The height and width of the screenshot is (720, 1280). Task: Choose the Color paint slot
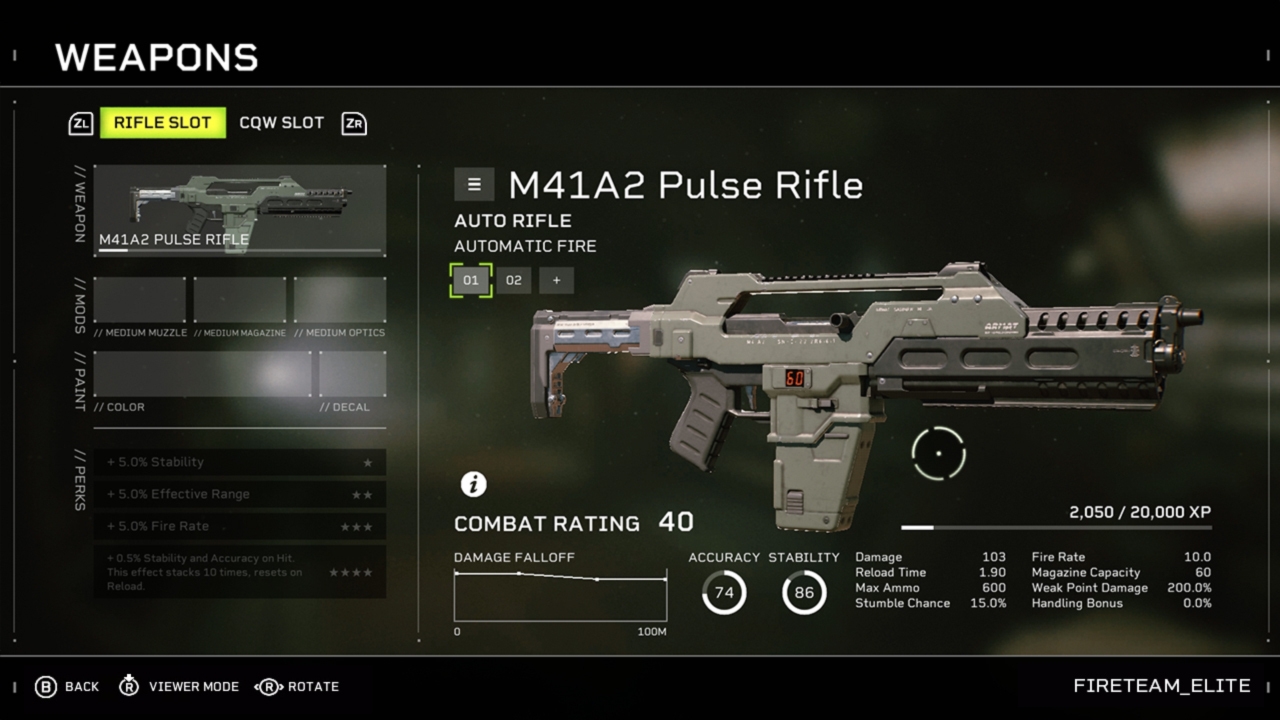tap(202, 374)
